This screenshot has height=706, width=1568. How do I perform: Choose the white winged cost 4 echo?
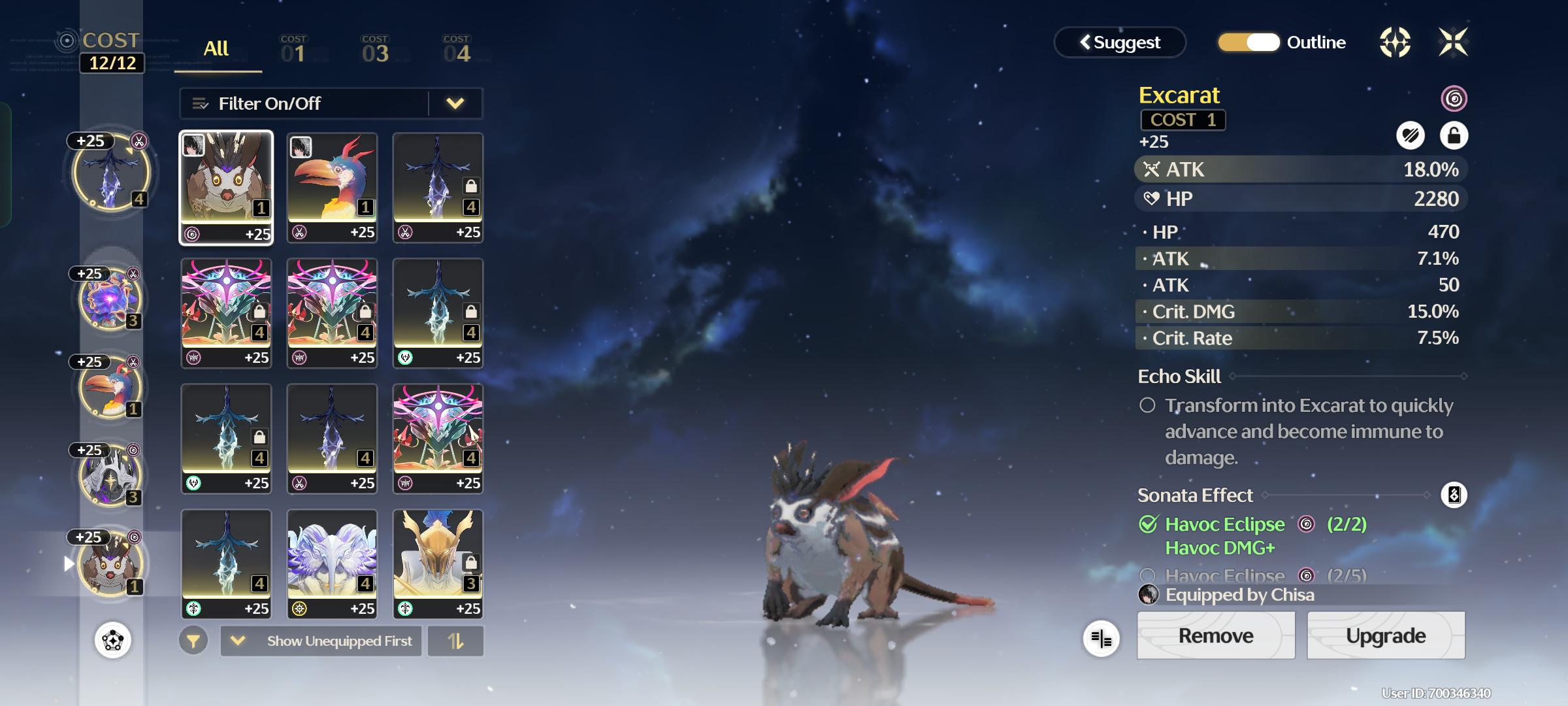pos(332,563)
